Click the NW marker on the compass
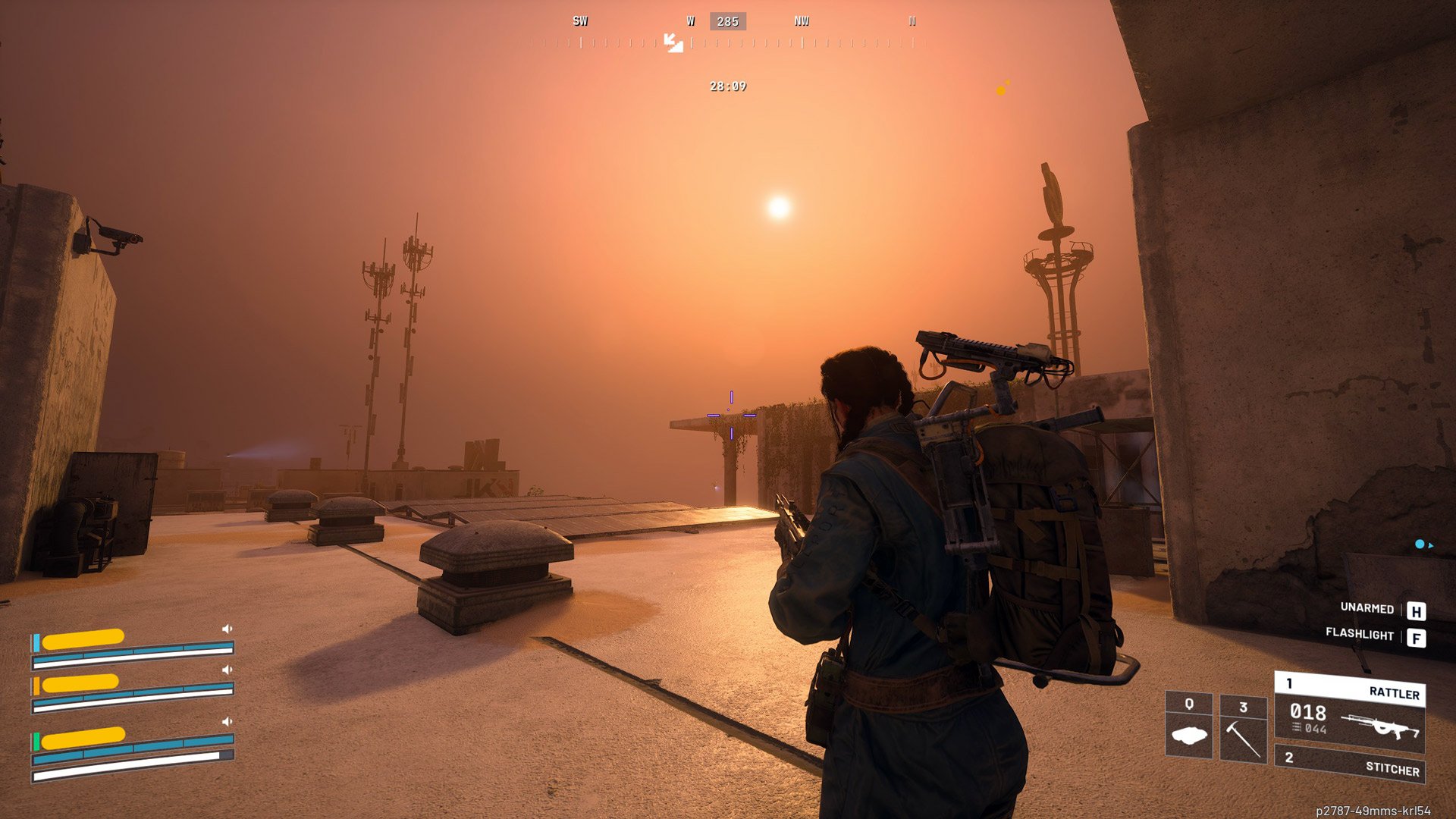Image resolution: width=1456 pixels, height=819 pixels. (x=802, y=20)
